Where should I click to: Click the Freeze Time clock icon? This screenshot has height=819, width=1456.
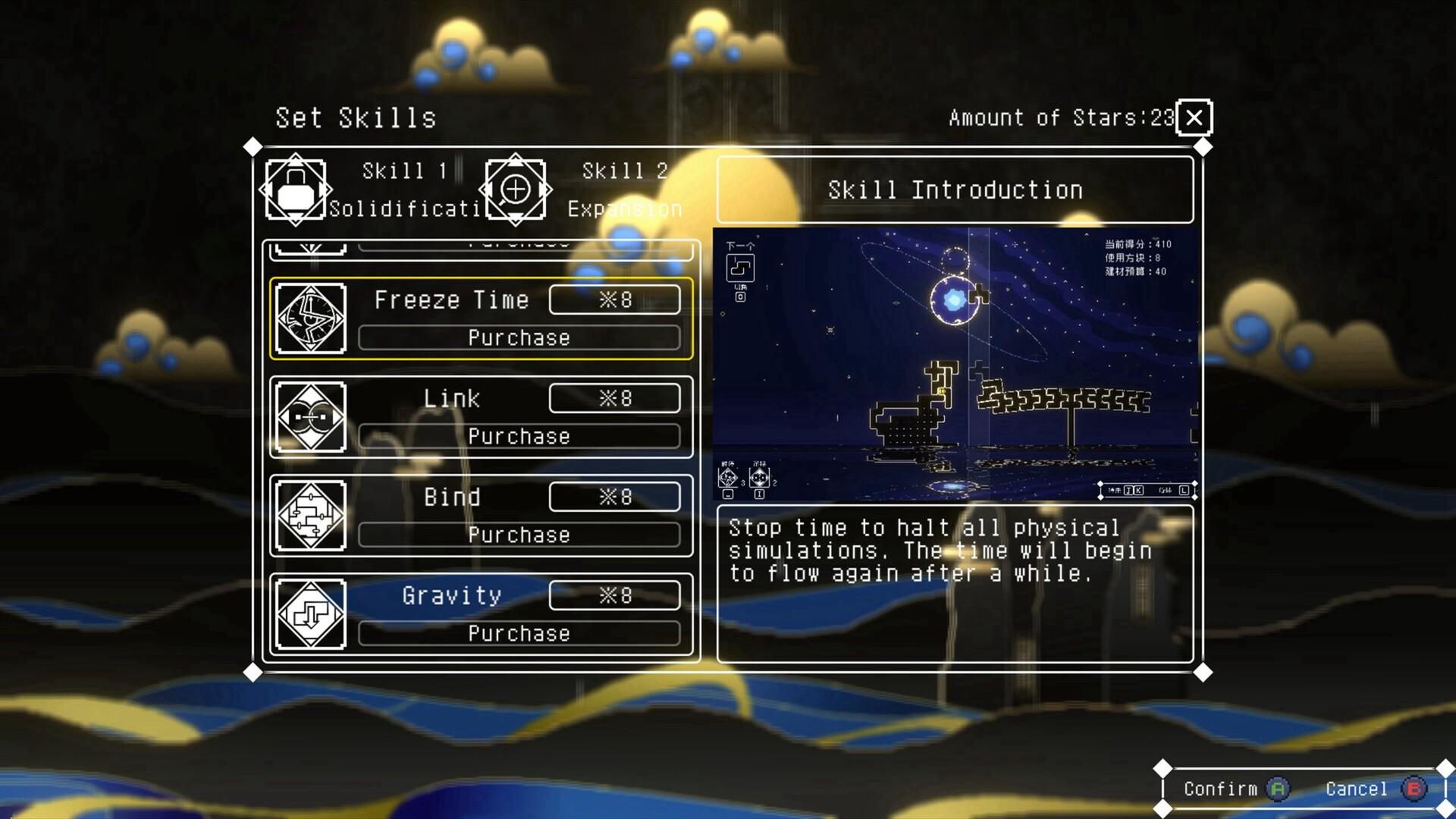pos(309,318)
